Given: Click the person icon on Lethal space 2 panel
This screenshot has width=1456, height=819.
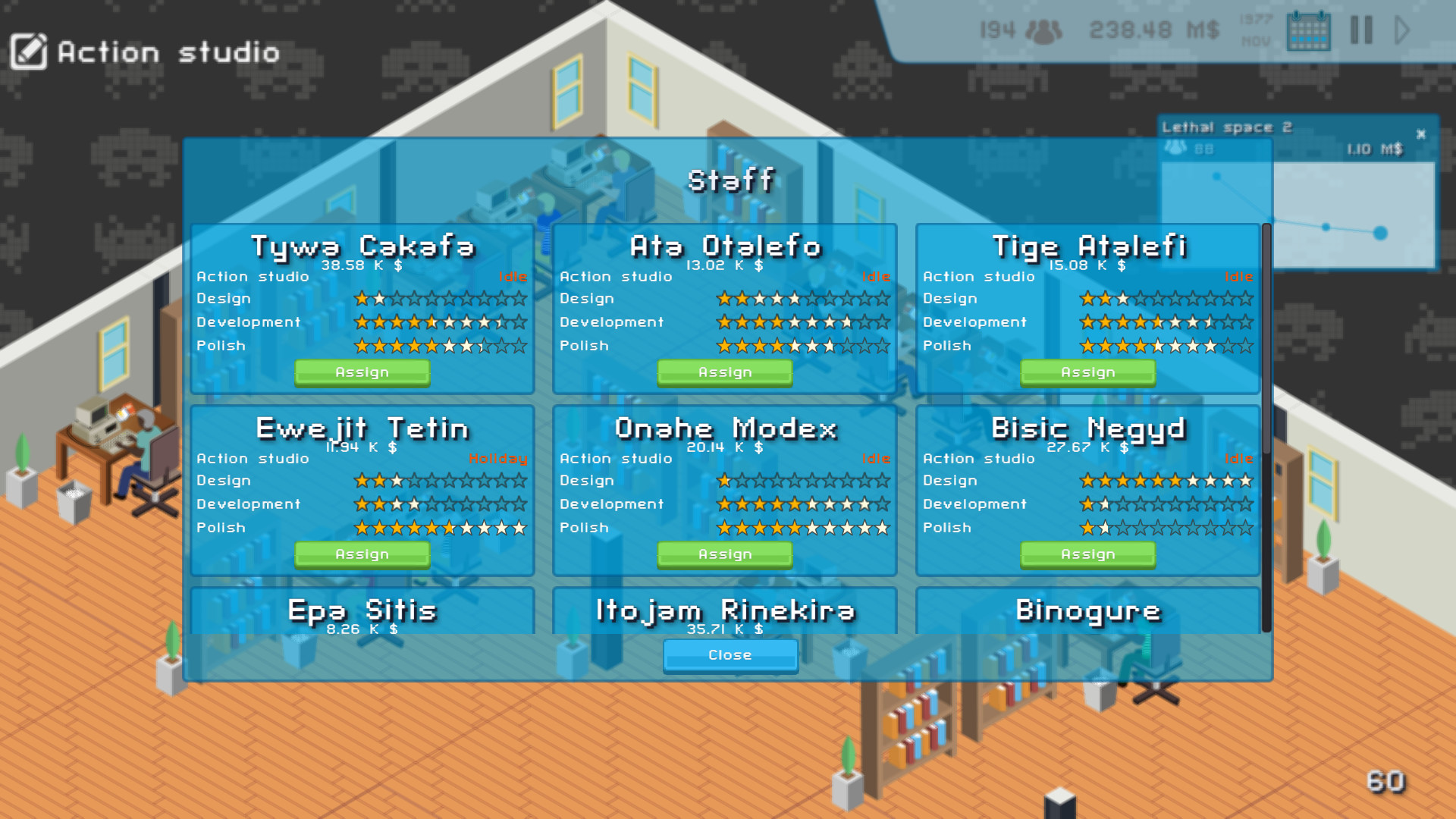Looking at the screenshot, I should coord(1174,149).
